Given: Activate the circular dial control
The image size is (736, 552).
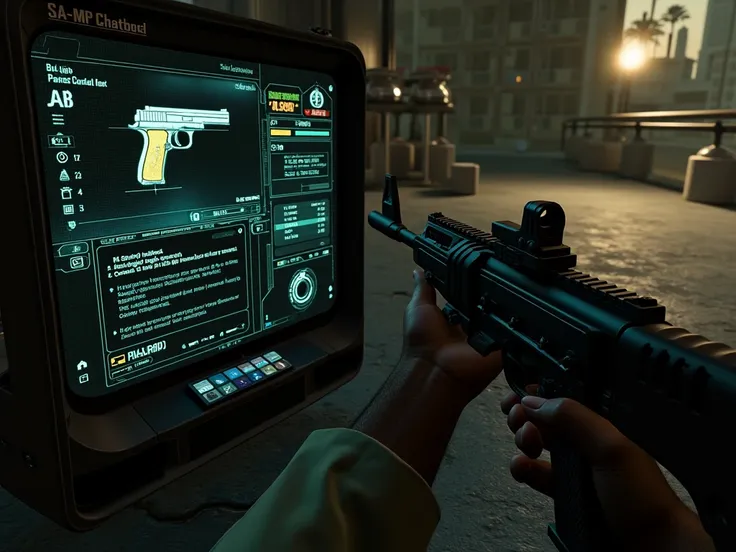Looking at the screenshot, I should 302,288.
